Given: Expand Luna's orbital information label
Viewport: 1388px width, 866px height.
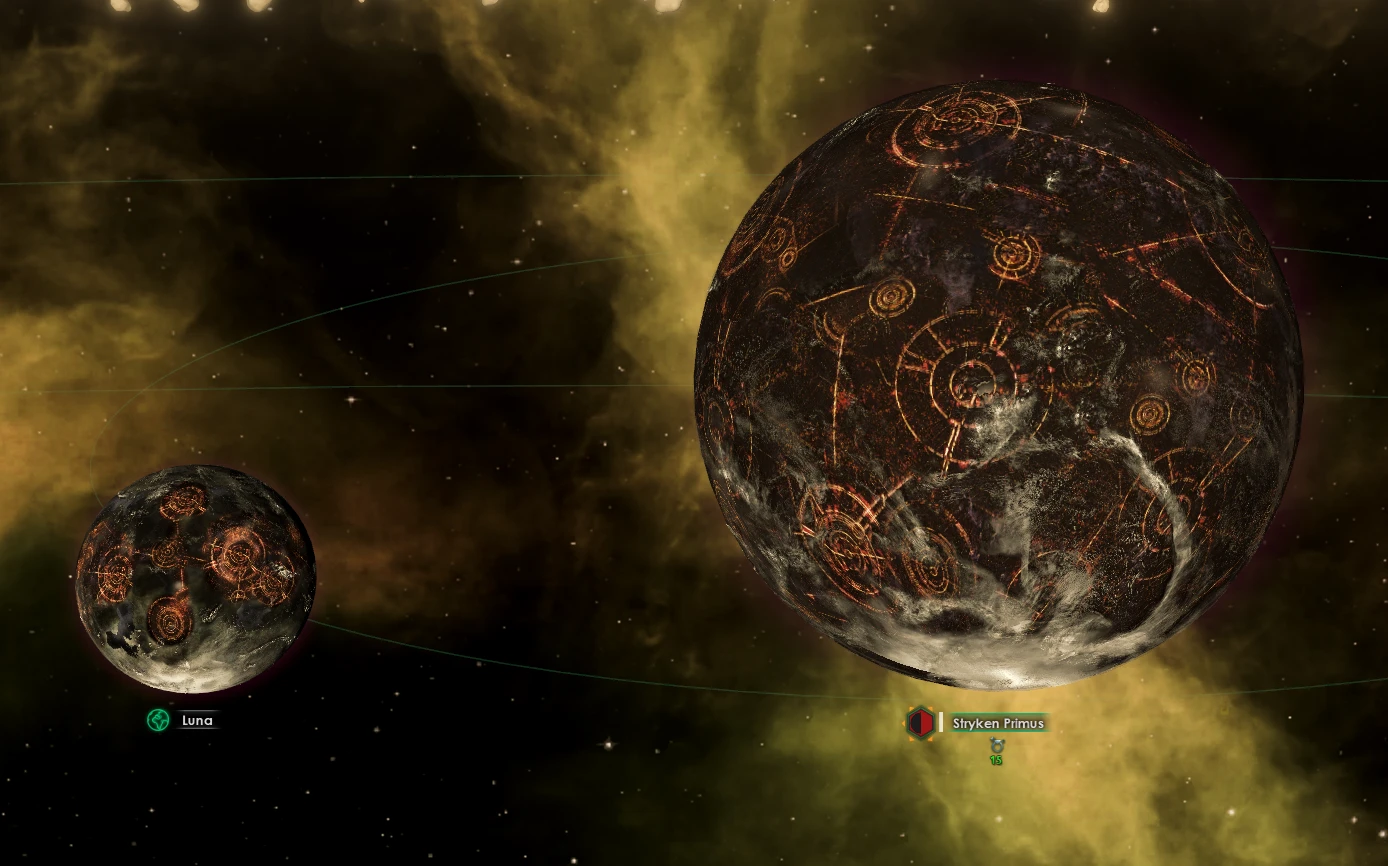Looking at the screenshot, I should click(x=197, y=720).
